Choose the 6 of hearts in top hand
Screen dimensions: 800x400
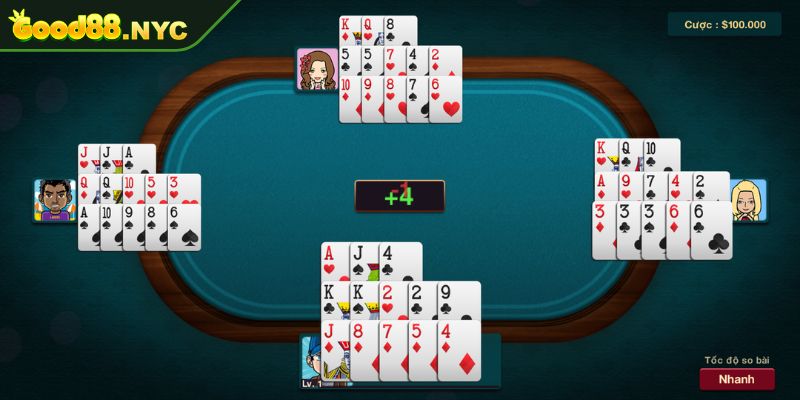[447, 99]
